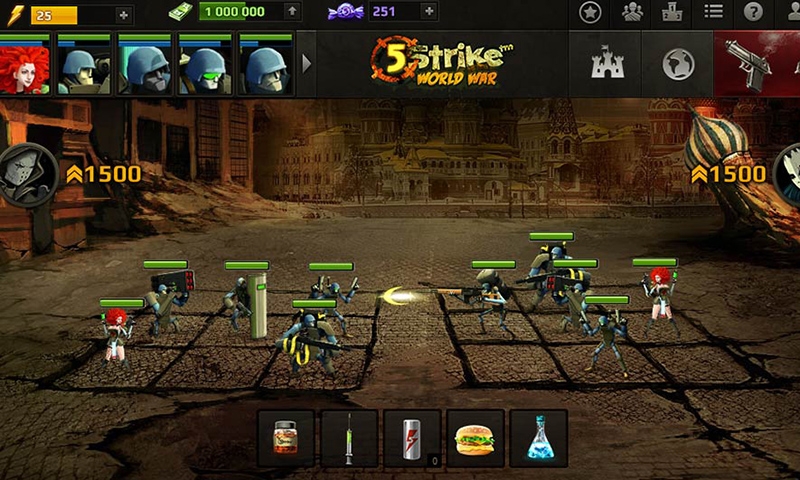This screenshot has width=800, height=480.
Task: Use the orange pill jar item
Action: coord(286,438)
